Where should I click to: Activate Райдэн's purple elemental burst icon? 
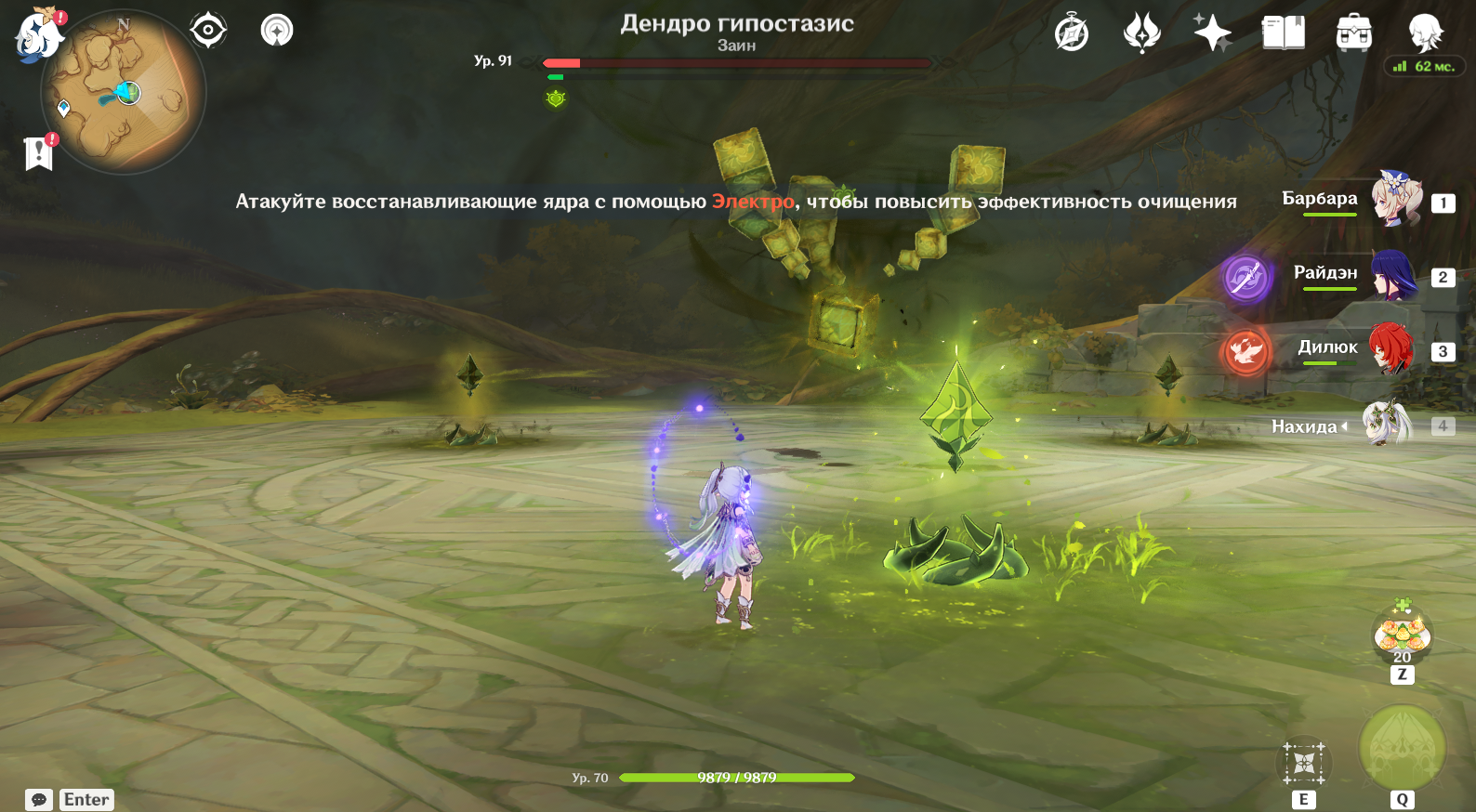pos(1245,277)
